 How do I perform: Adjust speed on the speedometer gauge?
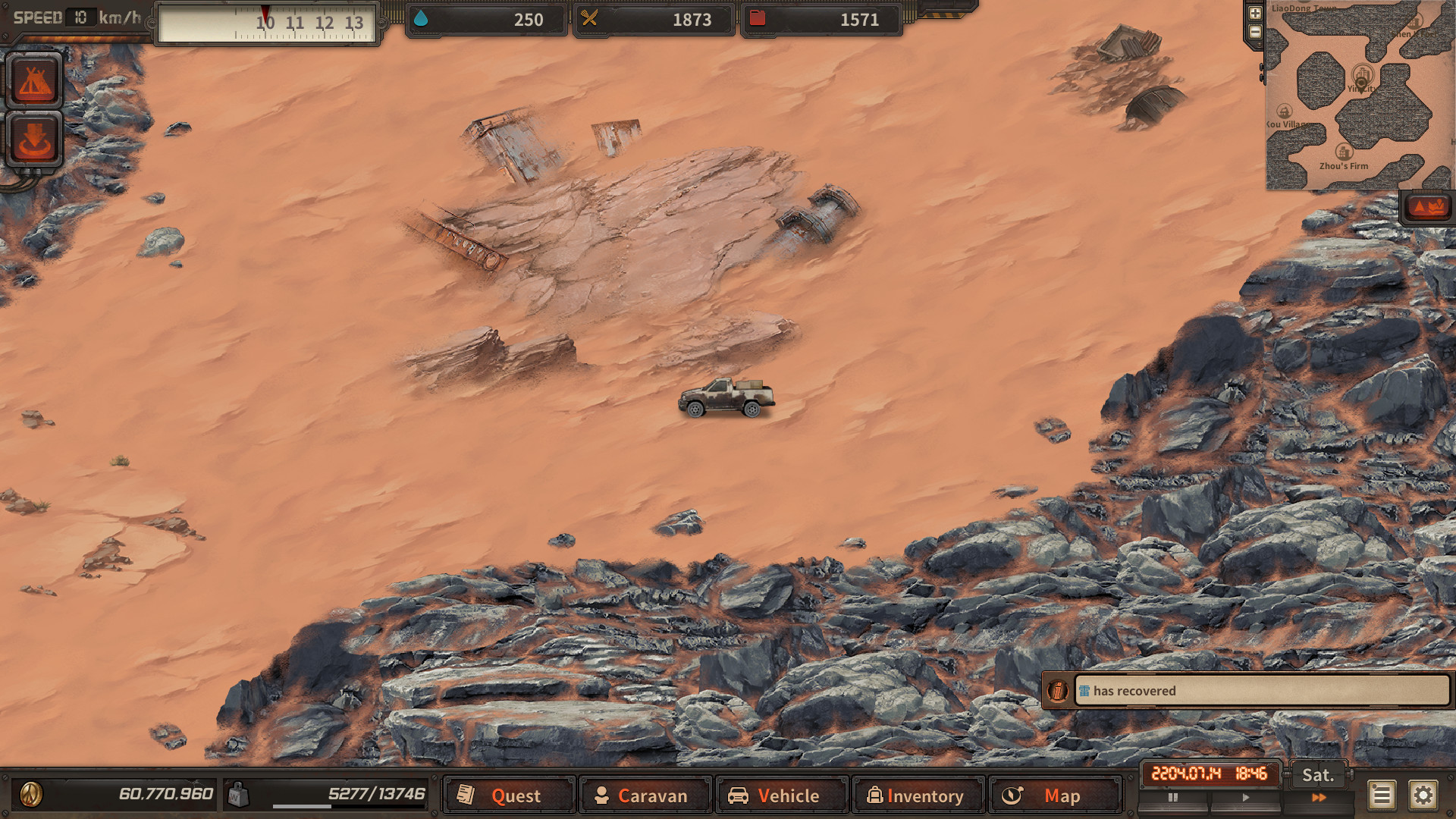[267, 23]
